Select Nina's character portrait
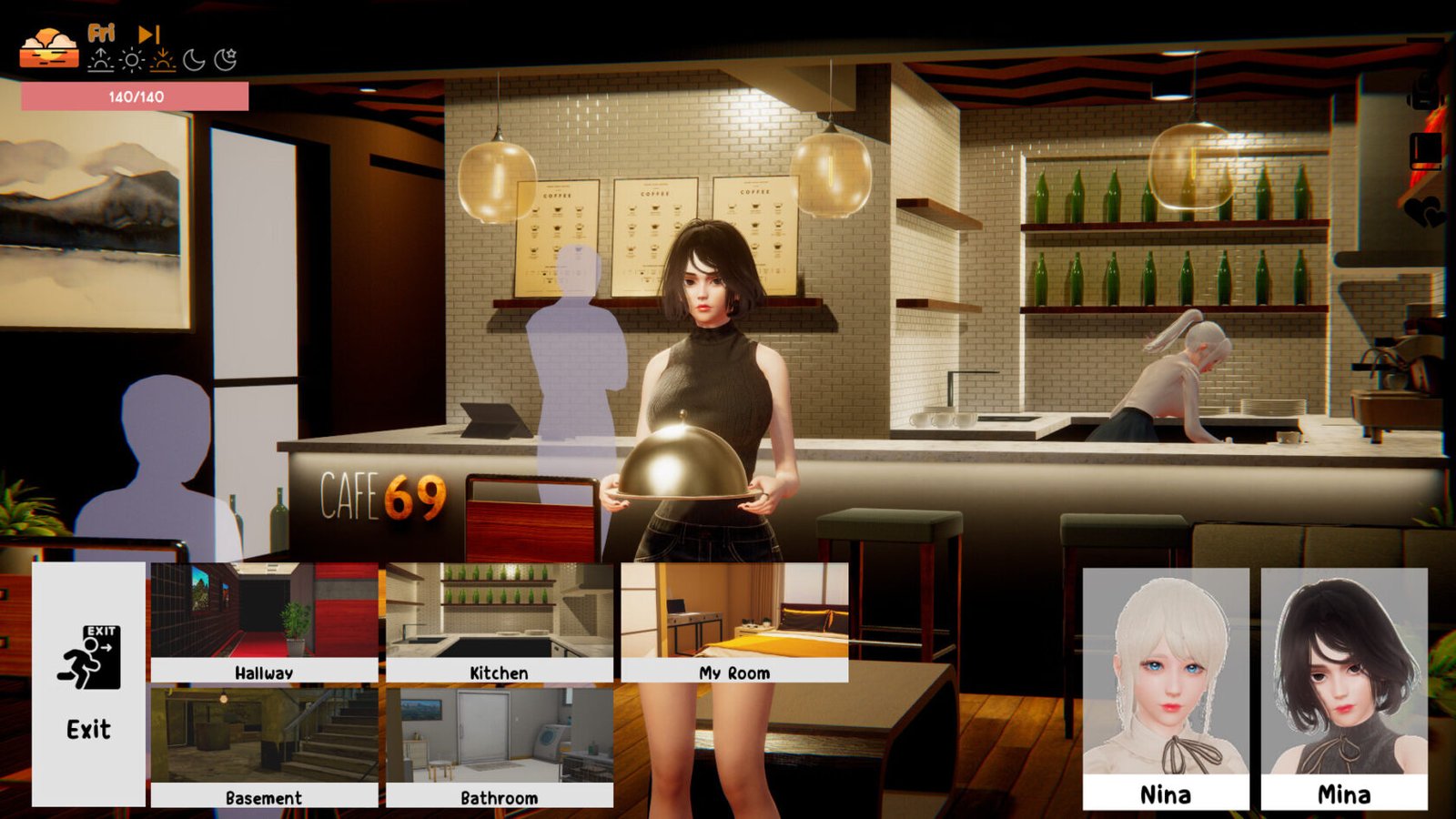 coord(1165,688)
